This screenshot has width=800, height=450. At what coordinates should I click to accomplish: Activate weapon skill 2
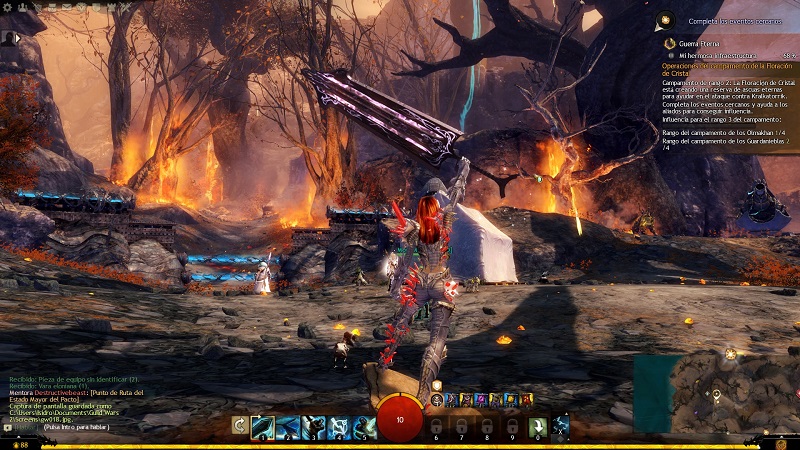pyautogui.click(x=288, y=427)
